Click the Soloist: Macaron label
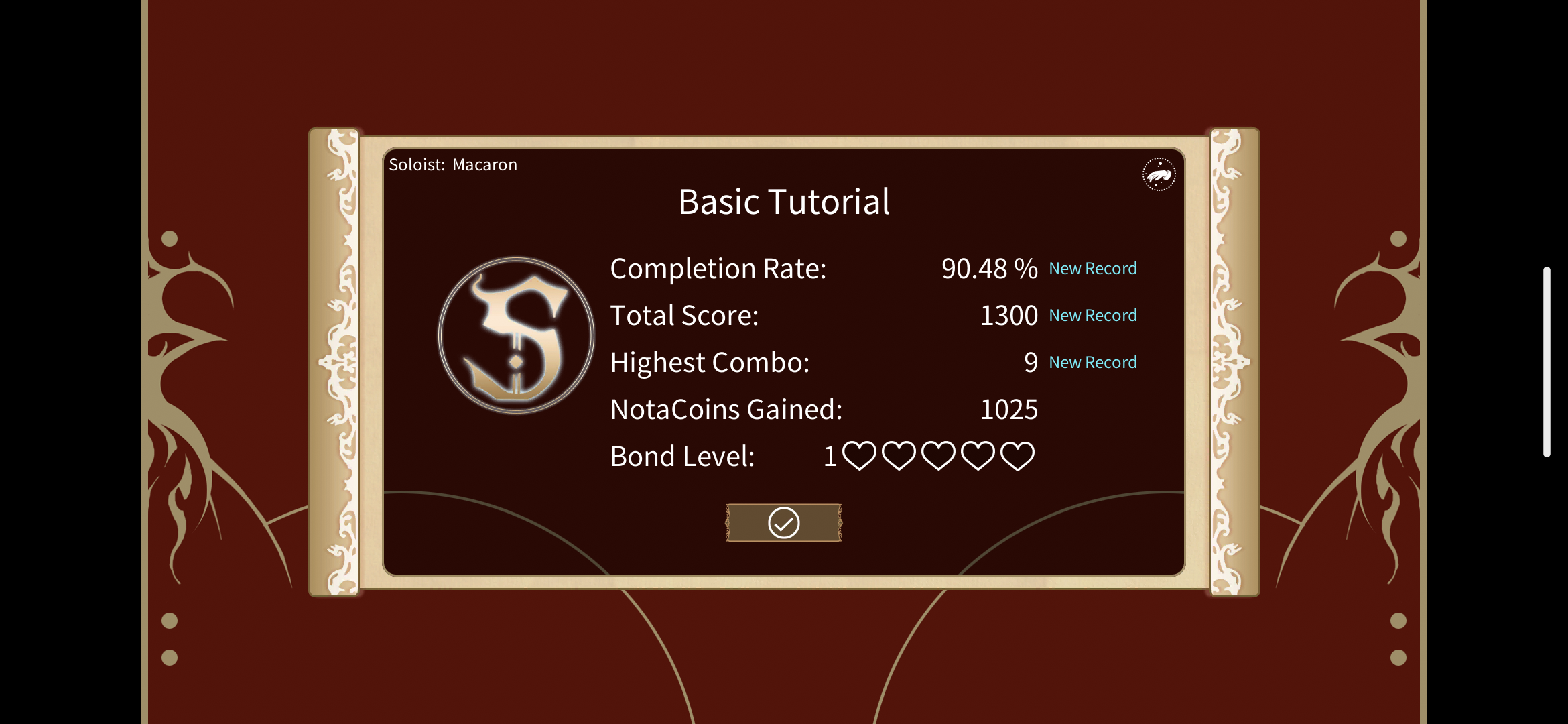Screen dimensions: 1568x724 (453, 164)
